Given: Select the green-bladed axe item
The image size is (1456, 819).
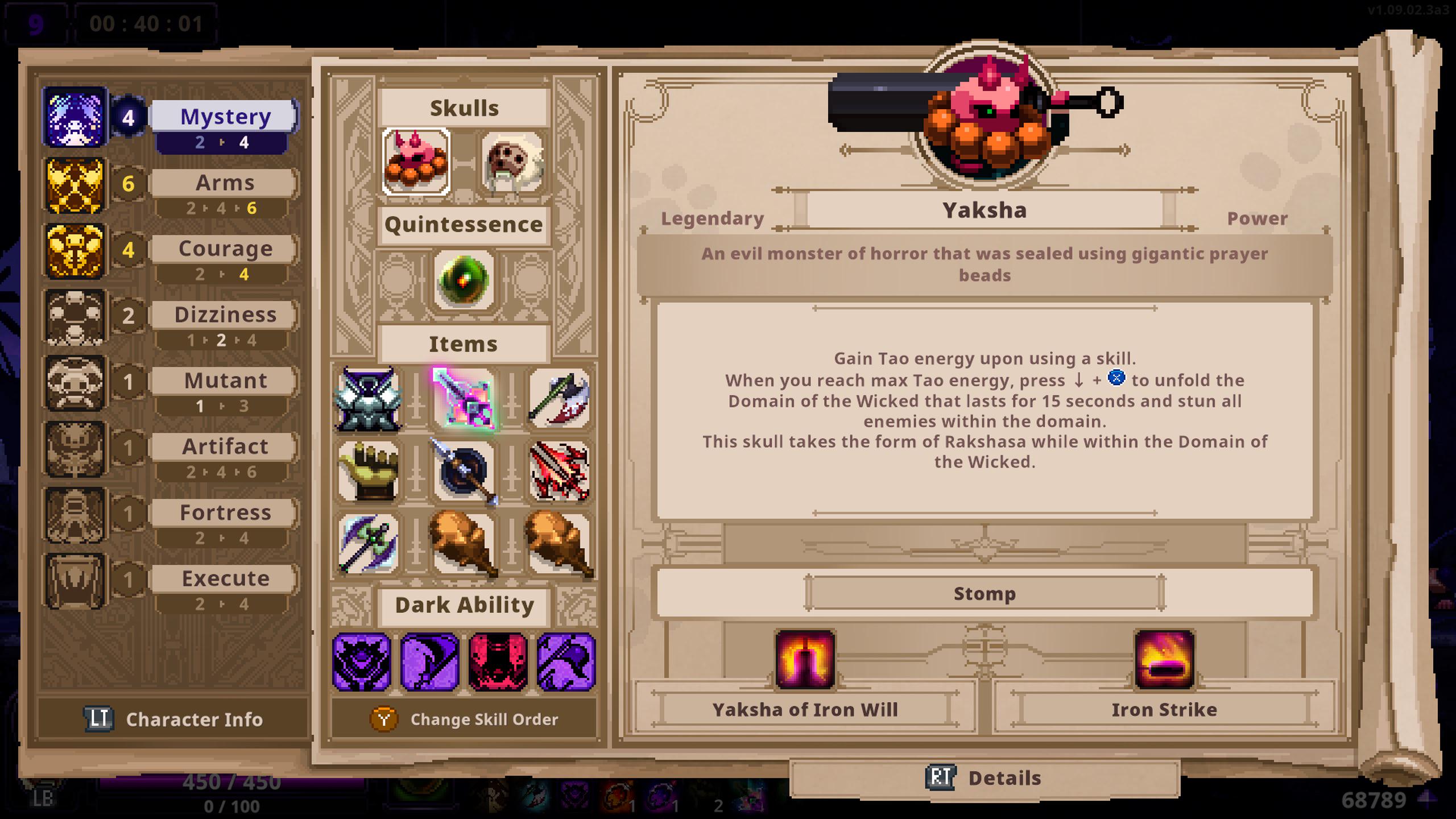Looking at the screenshot, I should pyautogui.click(x=367, y=543).
